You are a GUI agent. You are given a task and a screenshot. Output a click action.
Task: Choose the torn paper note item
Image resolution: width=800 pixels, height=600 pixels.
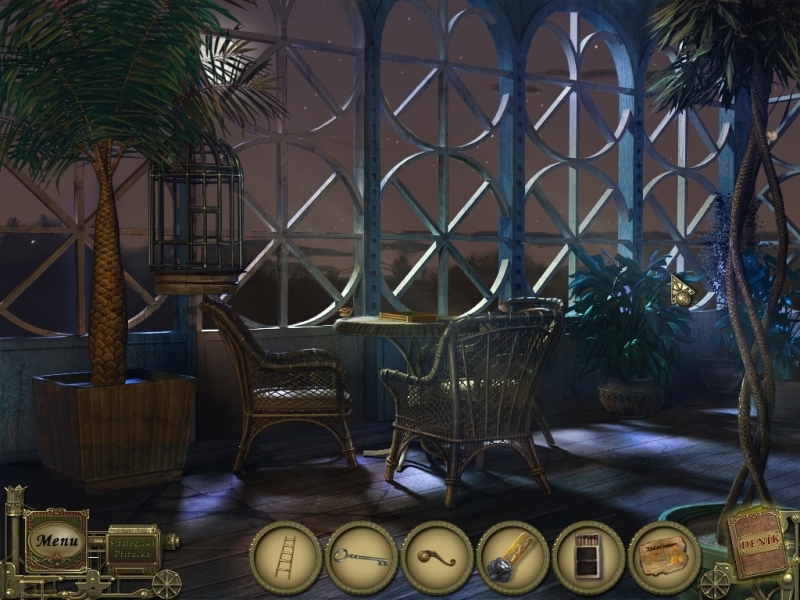[x=663, y=558]
